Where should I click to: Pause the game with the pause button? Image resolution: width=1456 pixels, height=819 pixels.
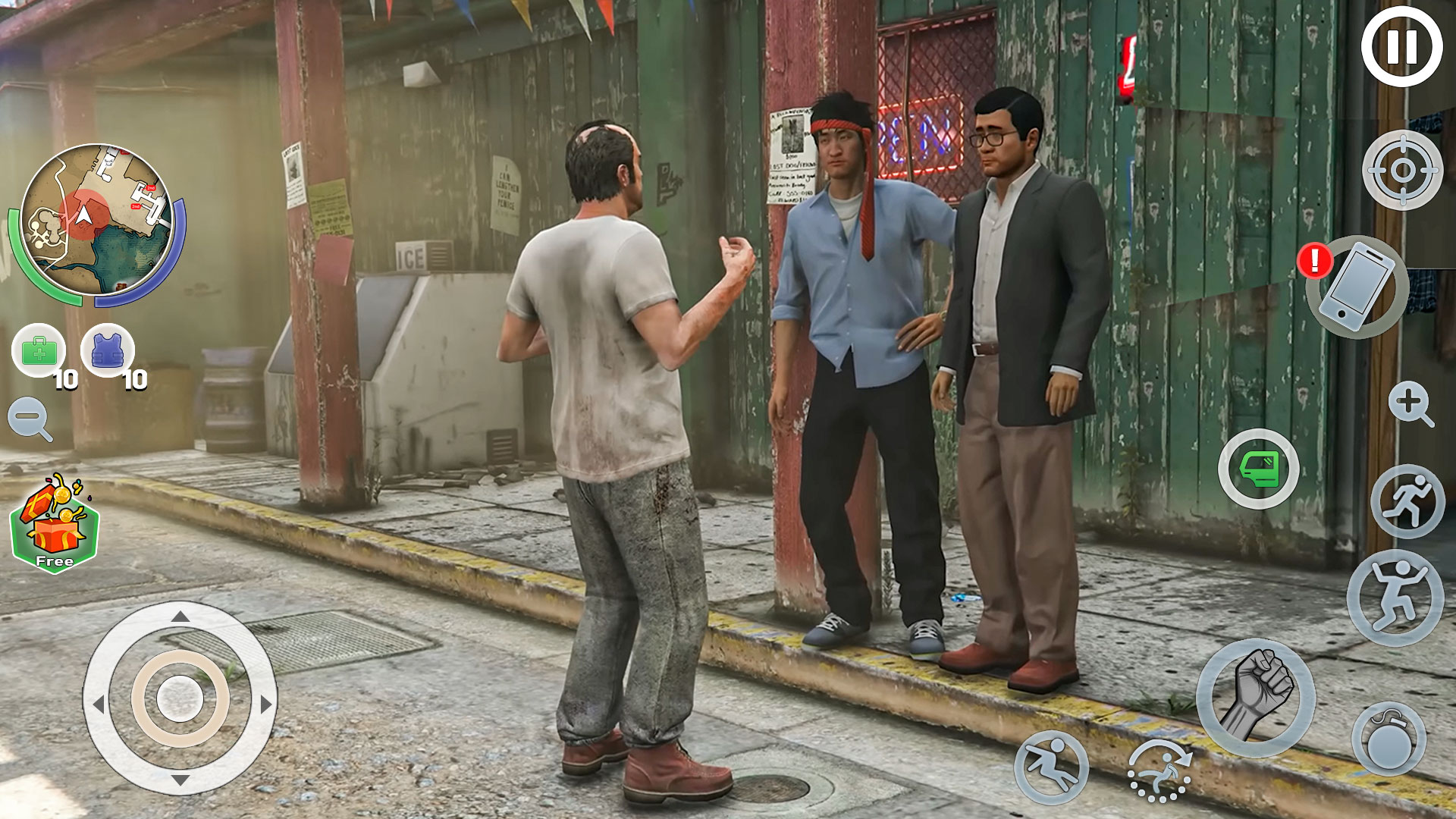pos(1401,47)
